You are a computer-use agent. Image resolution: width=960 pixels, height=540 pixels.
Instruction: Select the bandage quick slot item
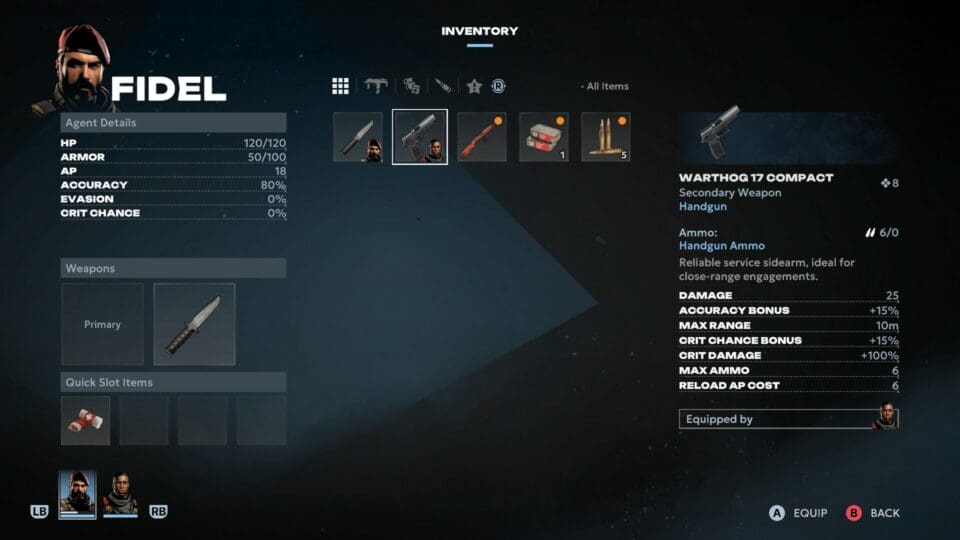pyautogui.click(x=85, y=420)
